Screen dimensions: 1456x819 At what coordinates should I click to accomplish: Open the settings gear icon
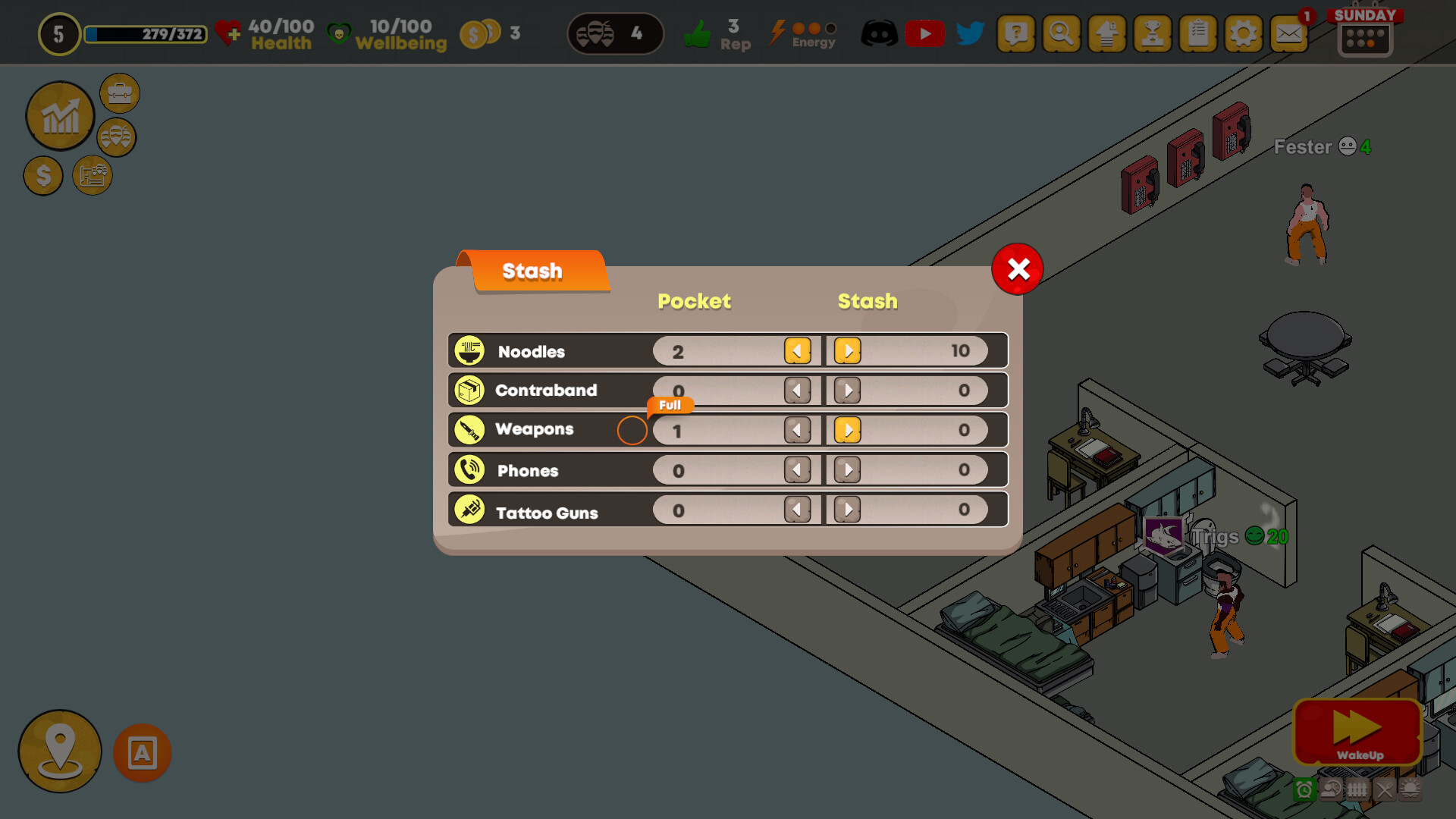[1243, 33]
